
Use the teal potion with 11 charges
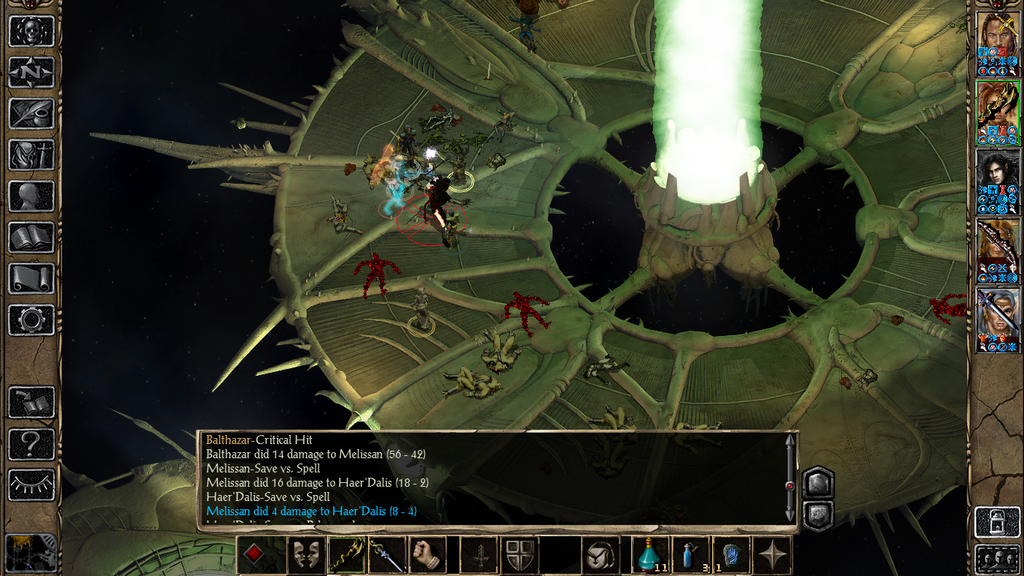pos(649,555)
